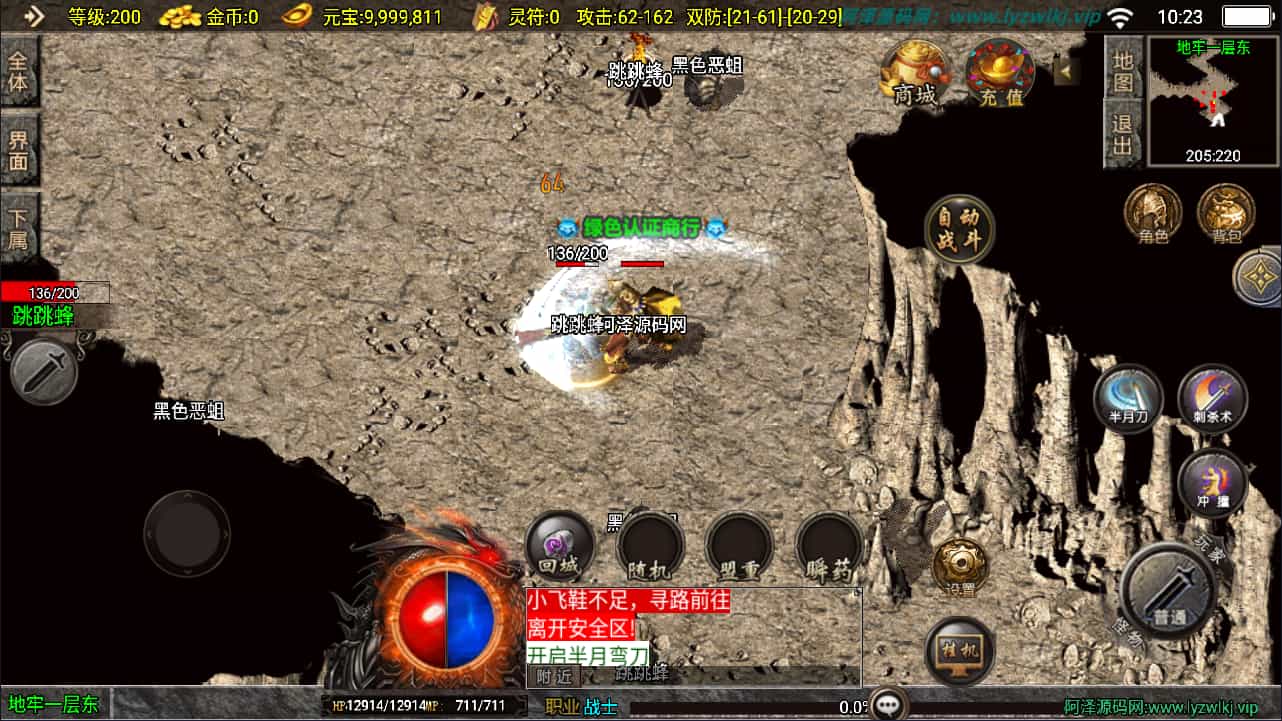Enable 自动战斗 auto battle mode

click(958, 229)
